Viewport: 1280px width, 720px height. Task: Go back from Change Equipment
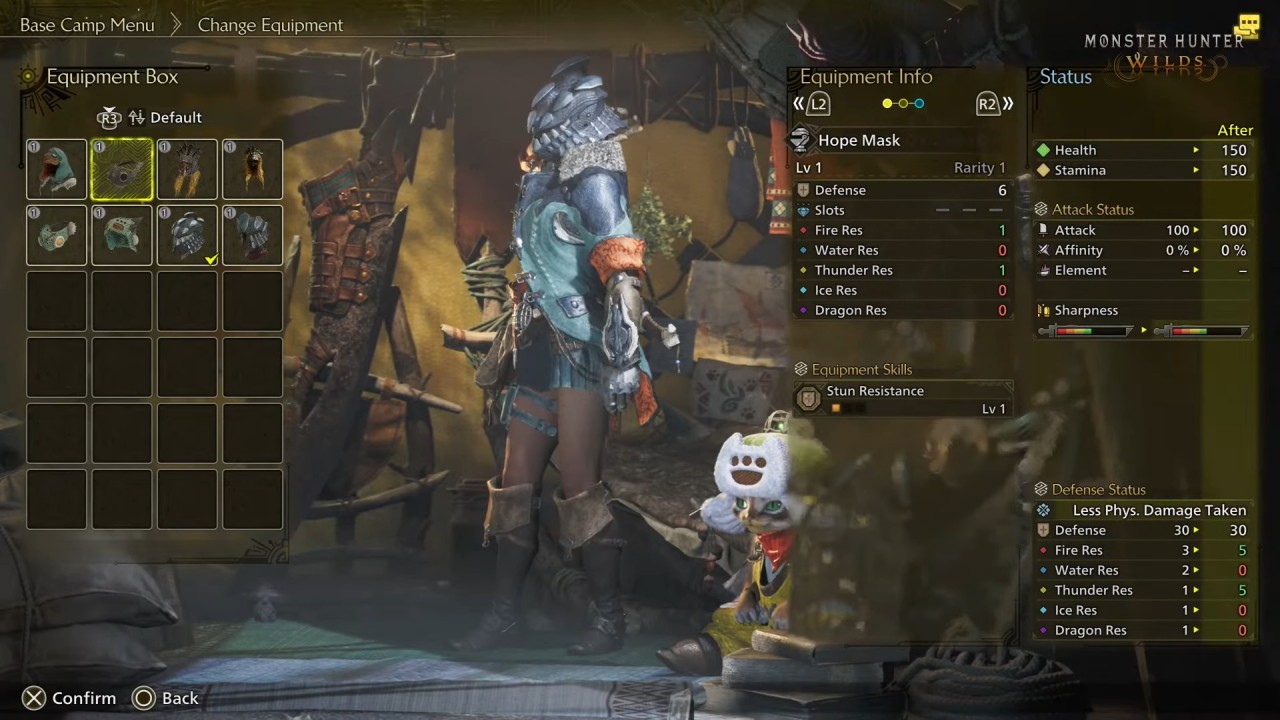(x=166, y=698)
